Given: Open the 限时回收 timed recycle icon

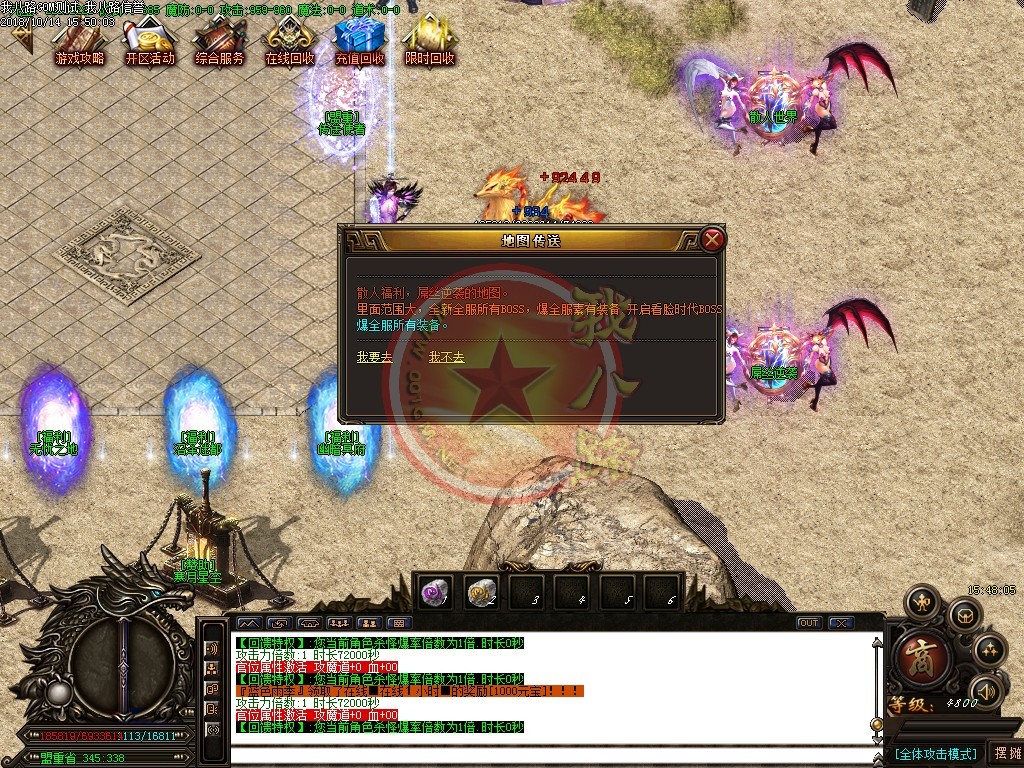Looking at the screenshot, I should point(430,42).
